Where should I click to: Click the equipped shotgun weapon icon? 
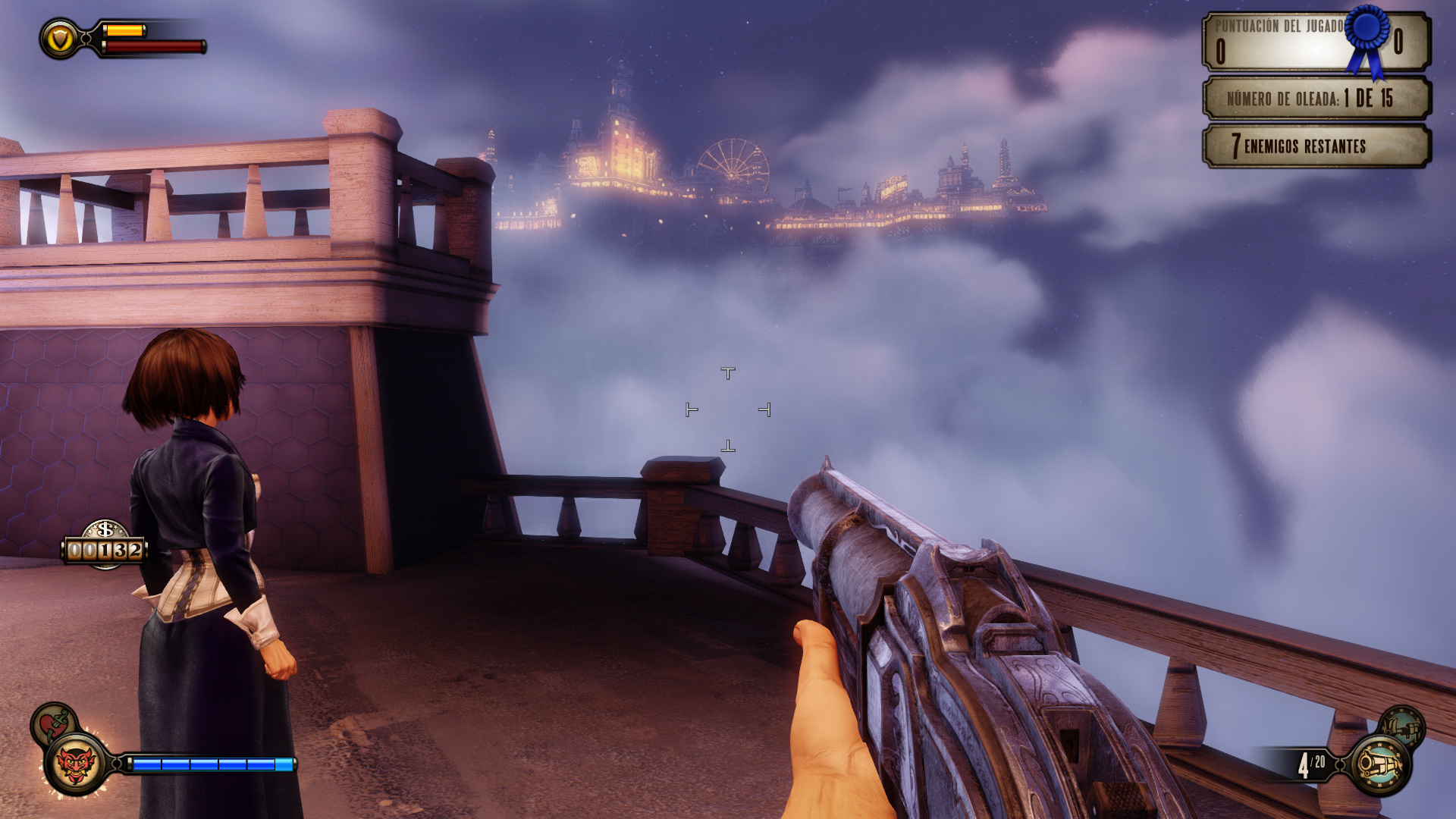coord(1380,764)
